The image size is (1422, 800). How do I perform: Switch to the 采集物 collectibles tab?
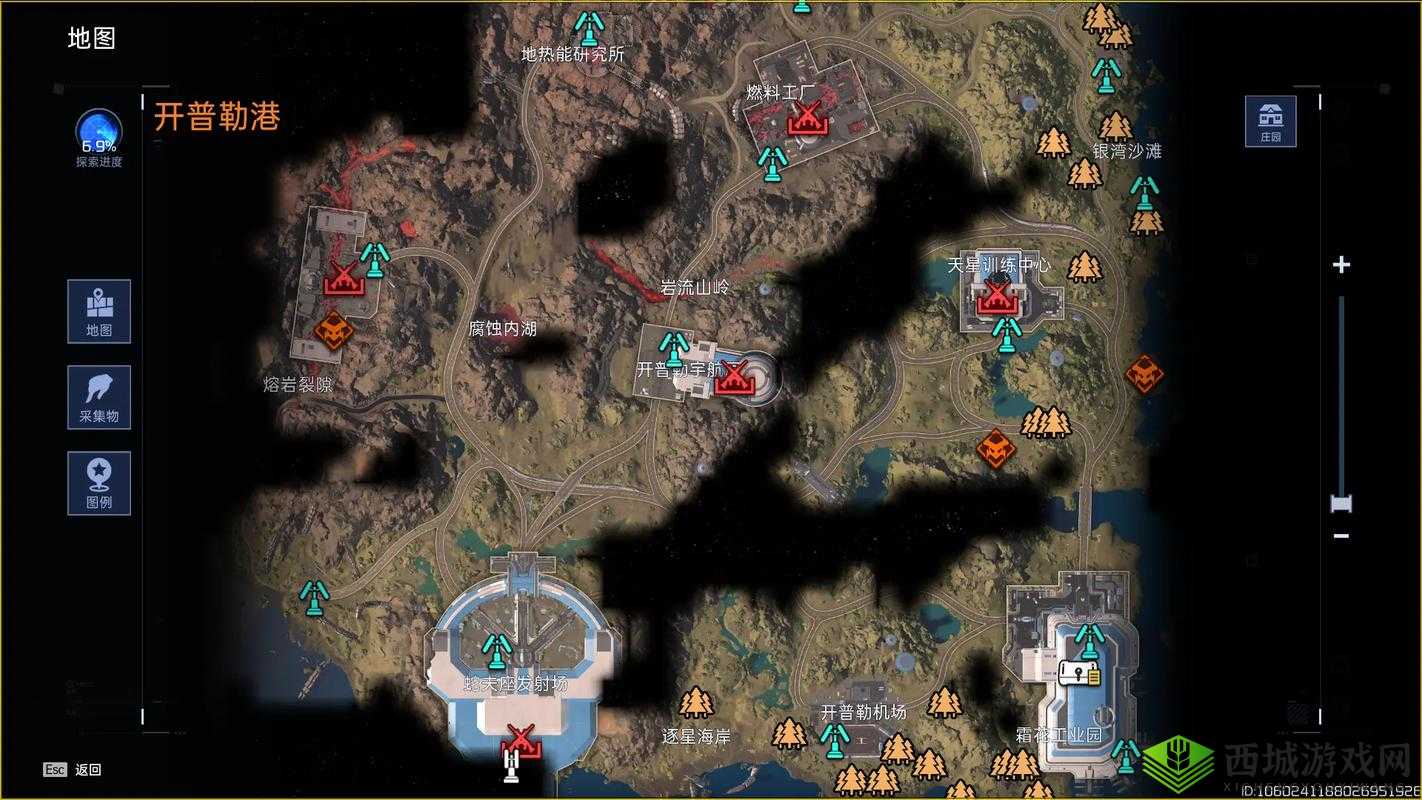tap(98, 397)
